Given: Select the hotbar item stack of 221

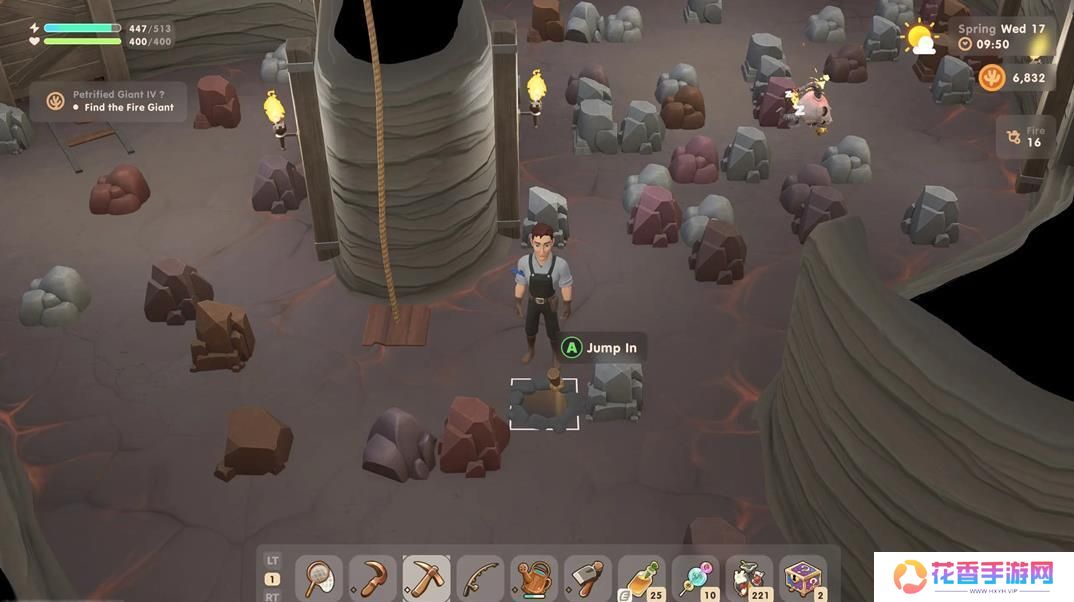Looking at the screenshot, I should pos(749,578).
